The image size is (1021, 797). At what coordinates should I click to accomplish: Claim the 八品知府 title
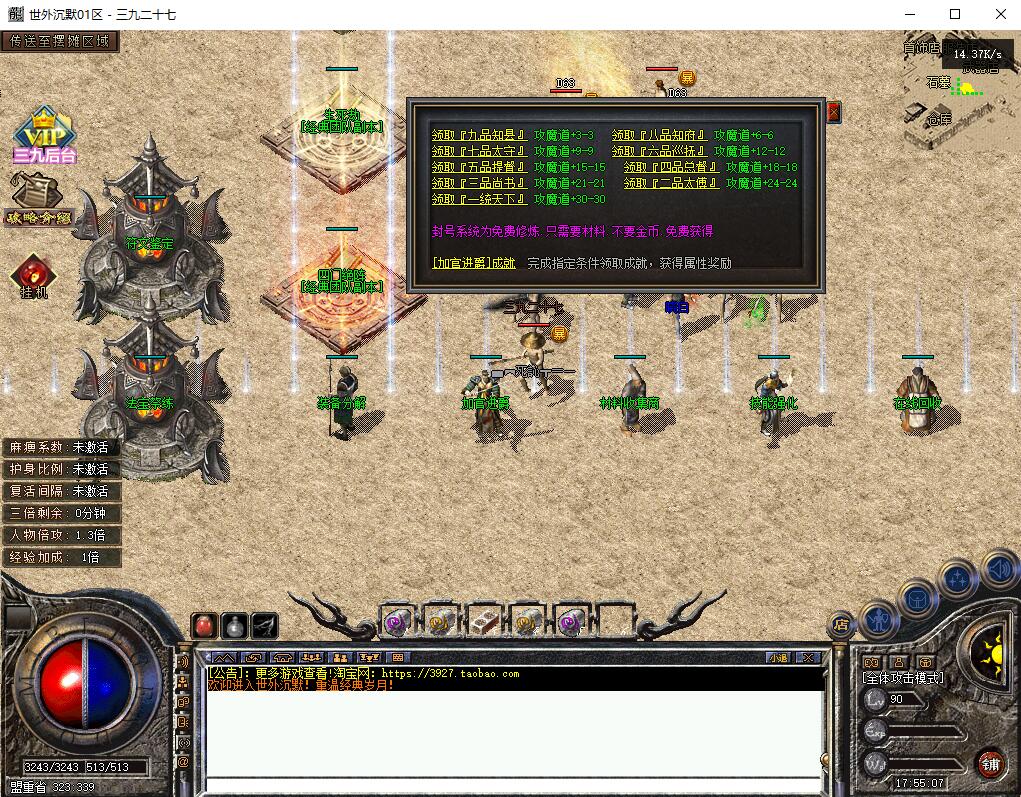(x=659, y=136)
